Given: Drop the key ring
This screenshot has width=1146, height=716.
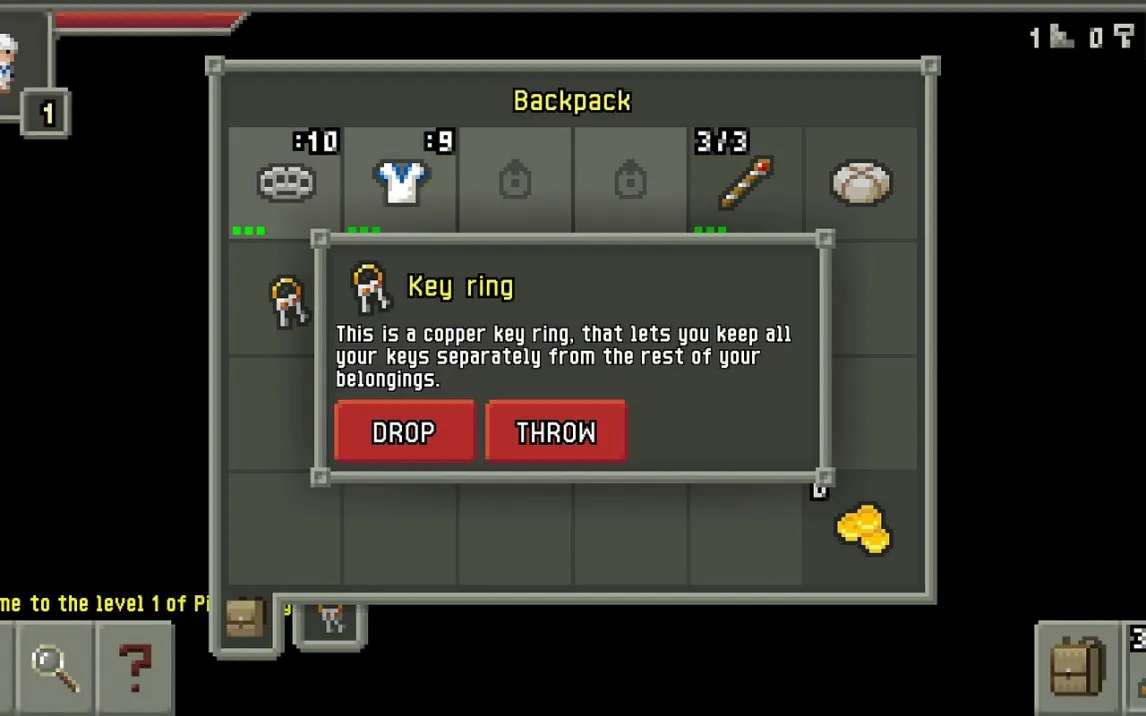Looking at the screenshot, I should tap(404, 431).
